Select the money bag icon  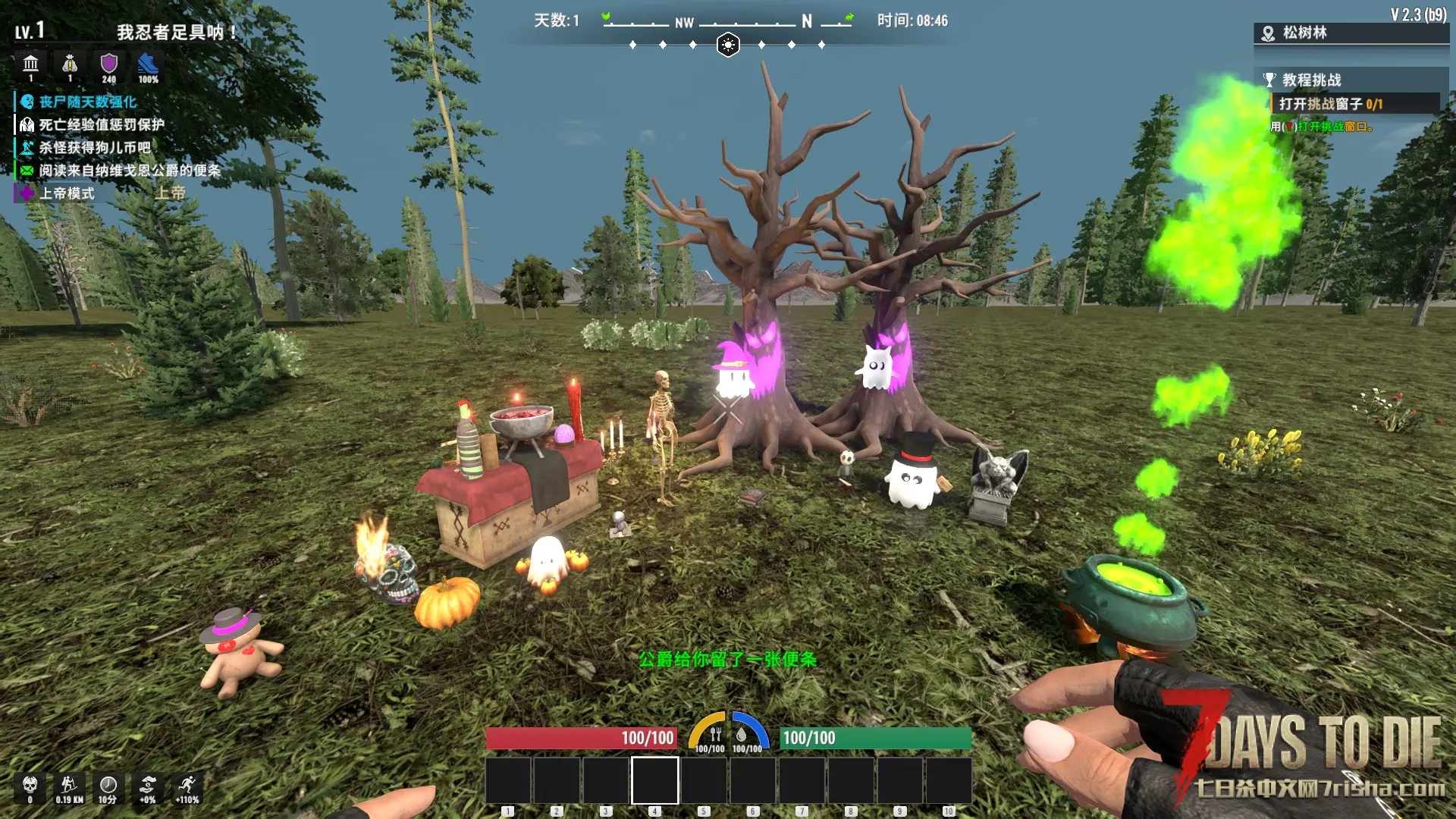pyautogui.click(x=70, y=64)
